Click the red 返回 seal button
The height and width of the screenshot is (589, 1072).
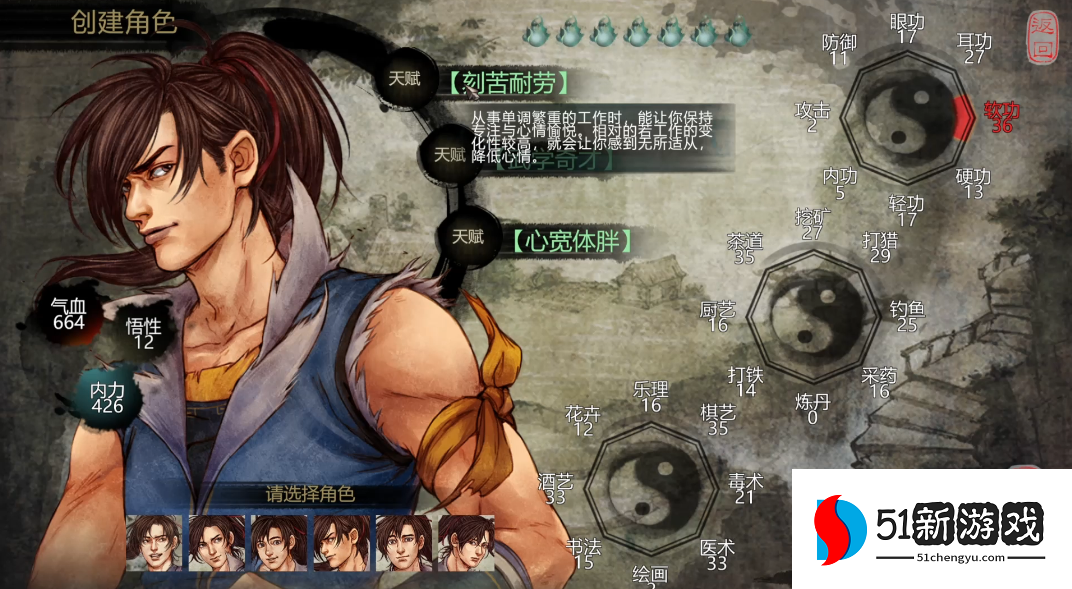pyautogui.click(x=1041, y=39)
